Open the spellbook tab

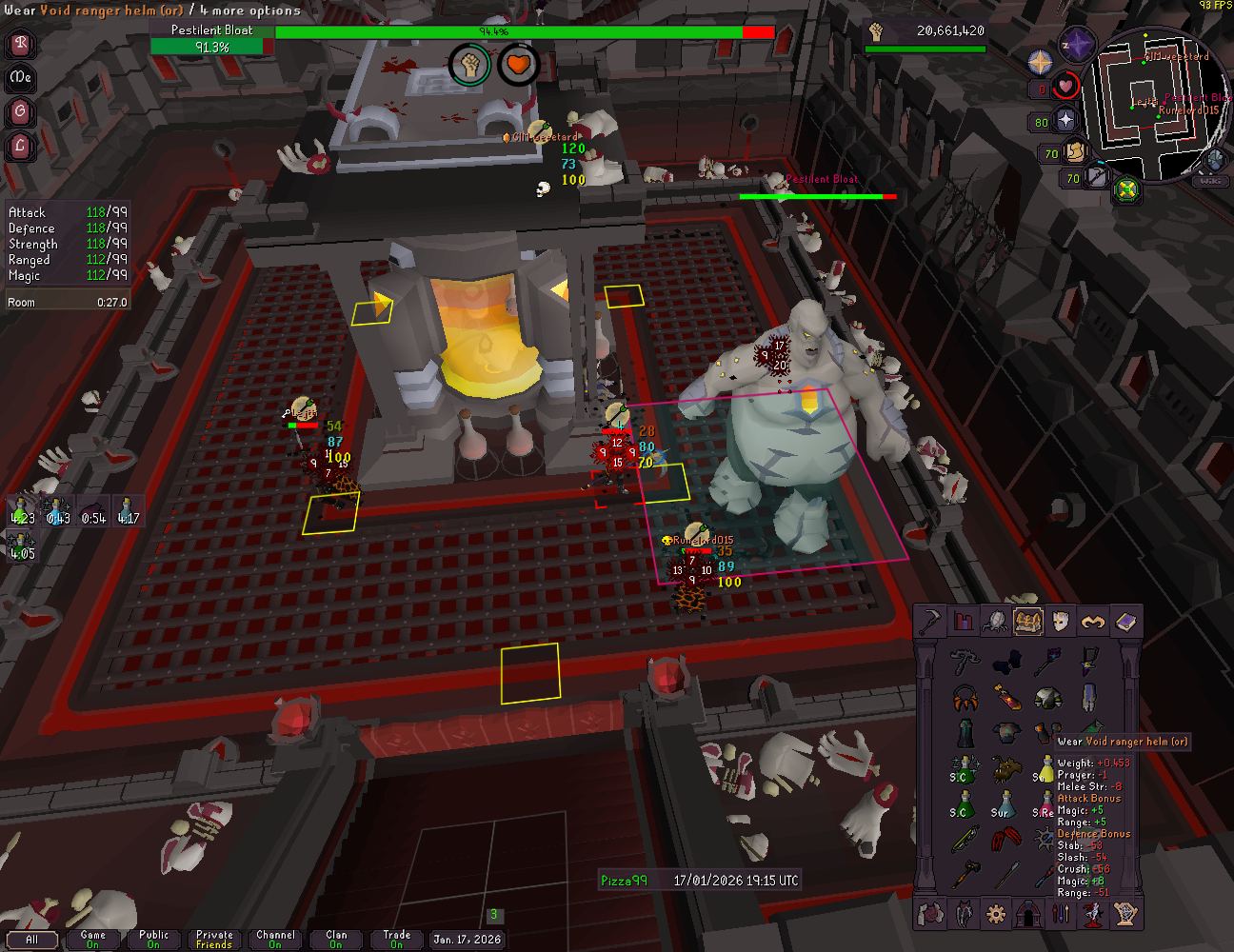(1125, 622)
